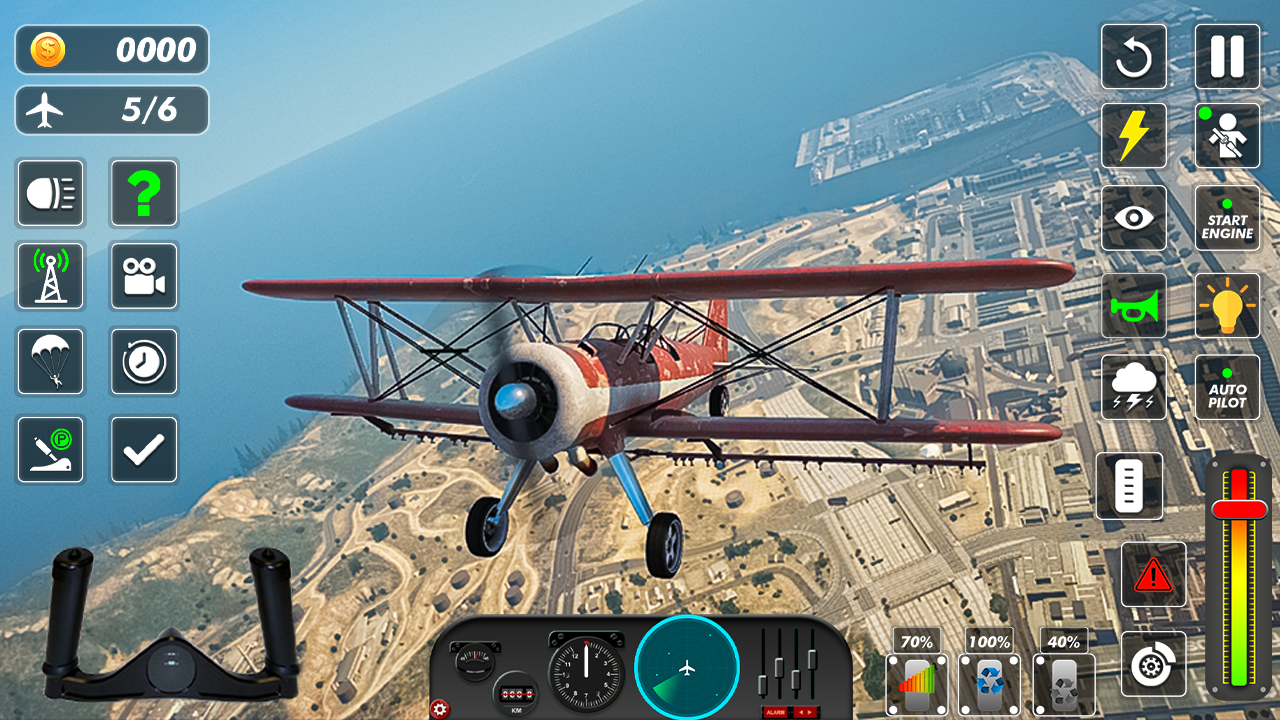Pause the flight simulation

click(1227, 57)
